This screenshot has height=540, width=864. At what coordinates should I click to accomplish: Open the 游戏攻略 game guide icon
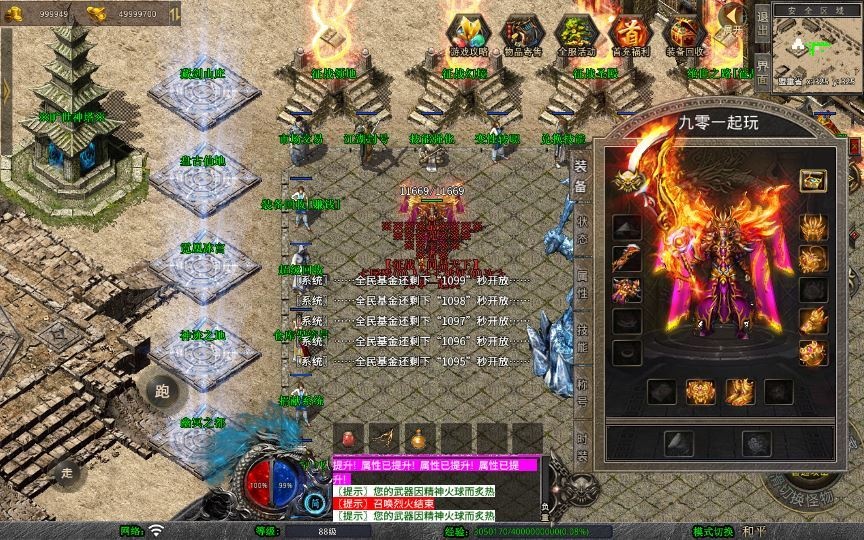click(x=467, y=34)
